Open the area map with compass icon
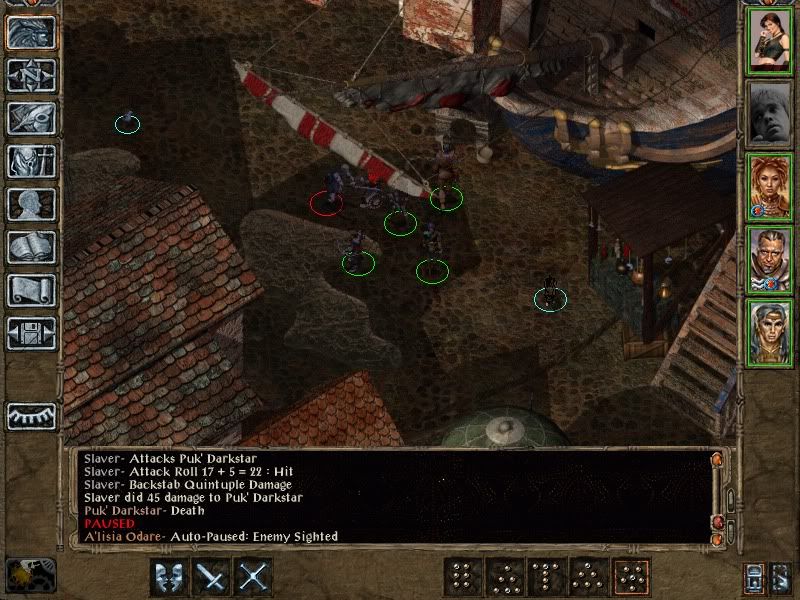Screen dimensions: 800x600 [32, 75]
